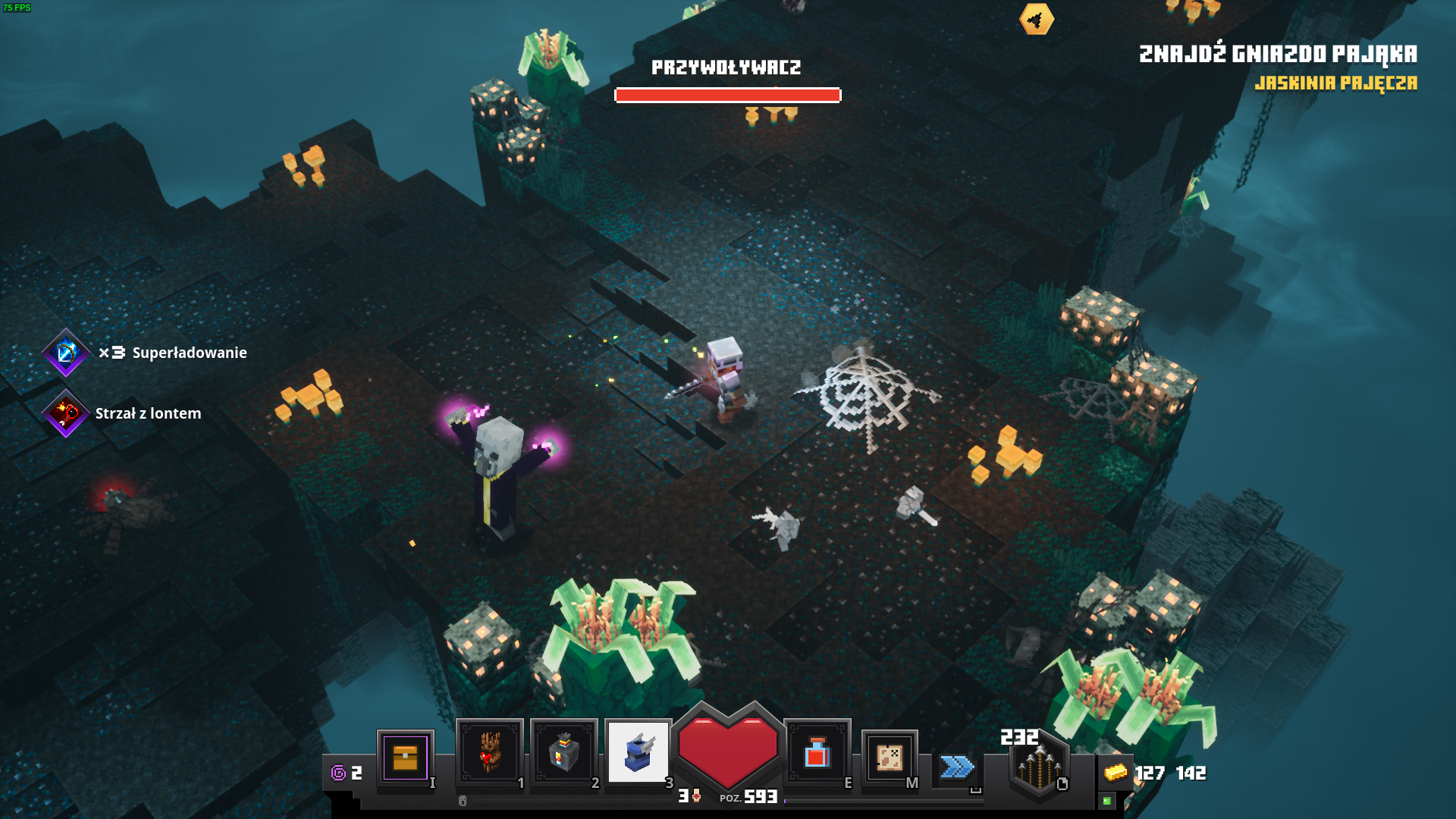Screen dimensions: 1456x819
Task: Trigger the blue double-arrow dodge roll
Action: [957, 767]
